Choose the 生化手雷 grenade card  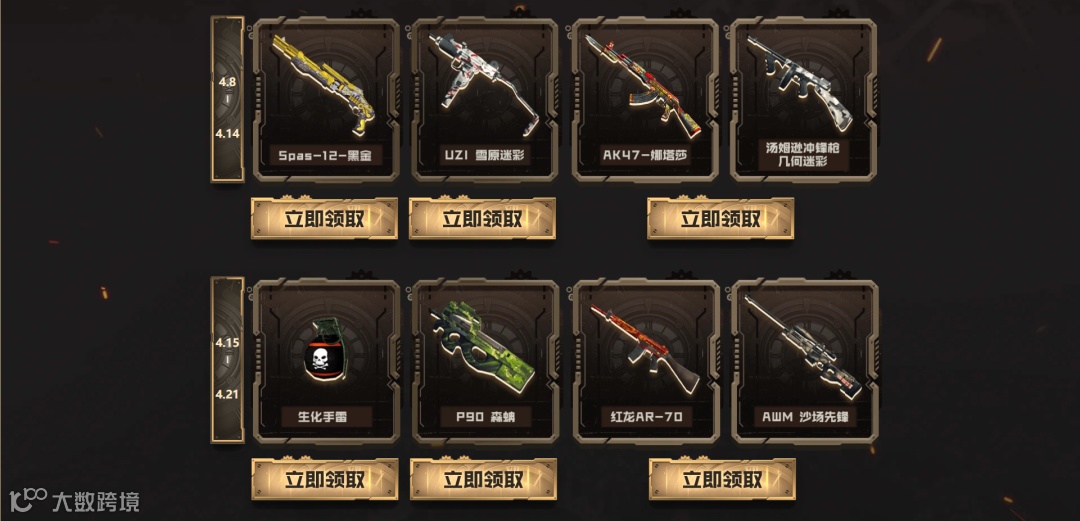326,360
